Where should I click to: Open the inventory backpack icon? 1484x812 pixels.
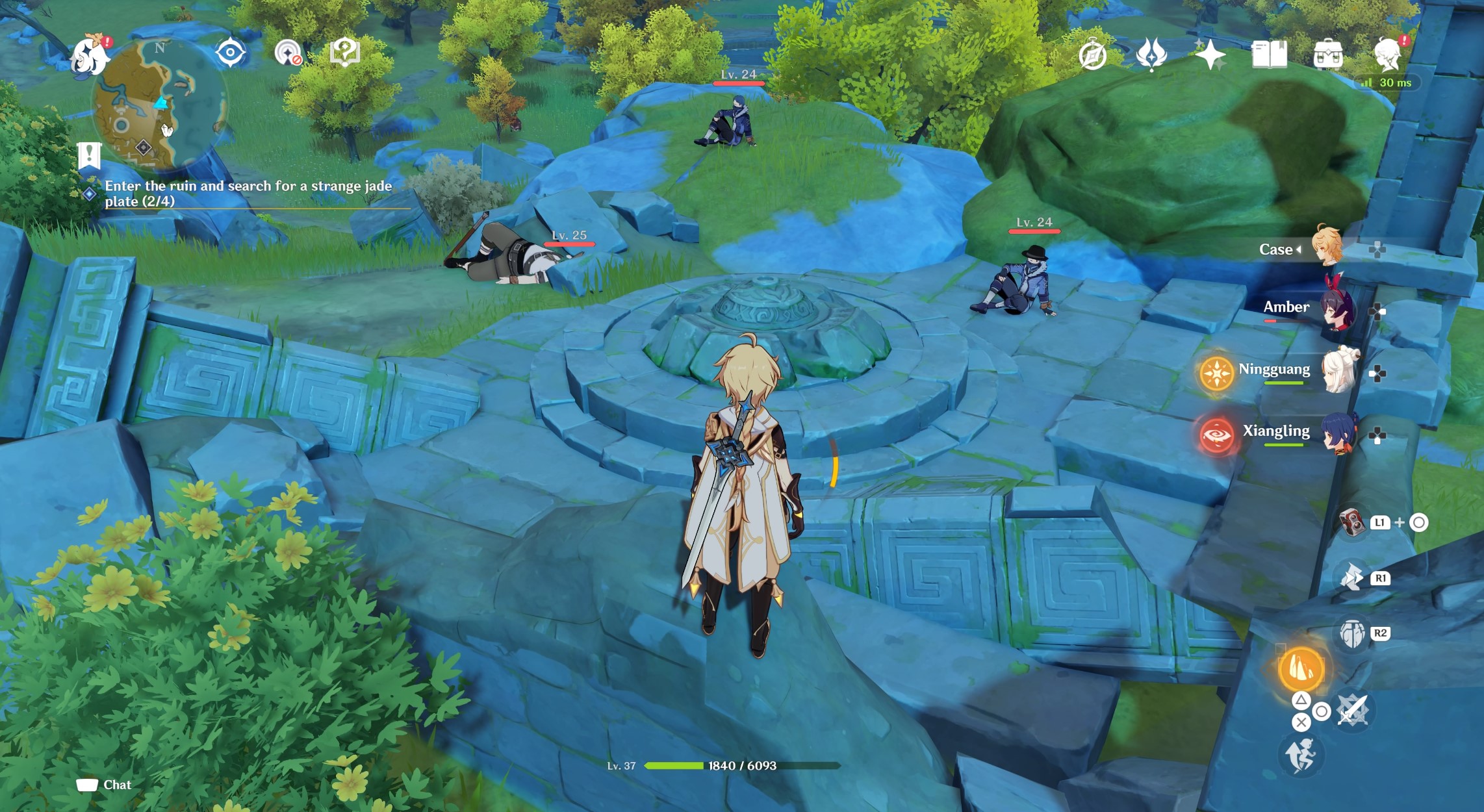1327,55
